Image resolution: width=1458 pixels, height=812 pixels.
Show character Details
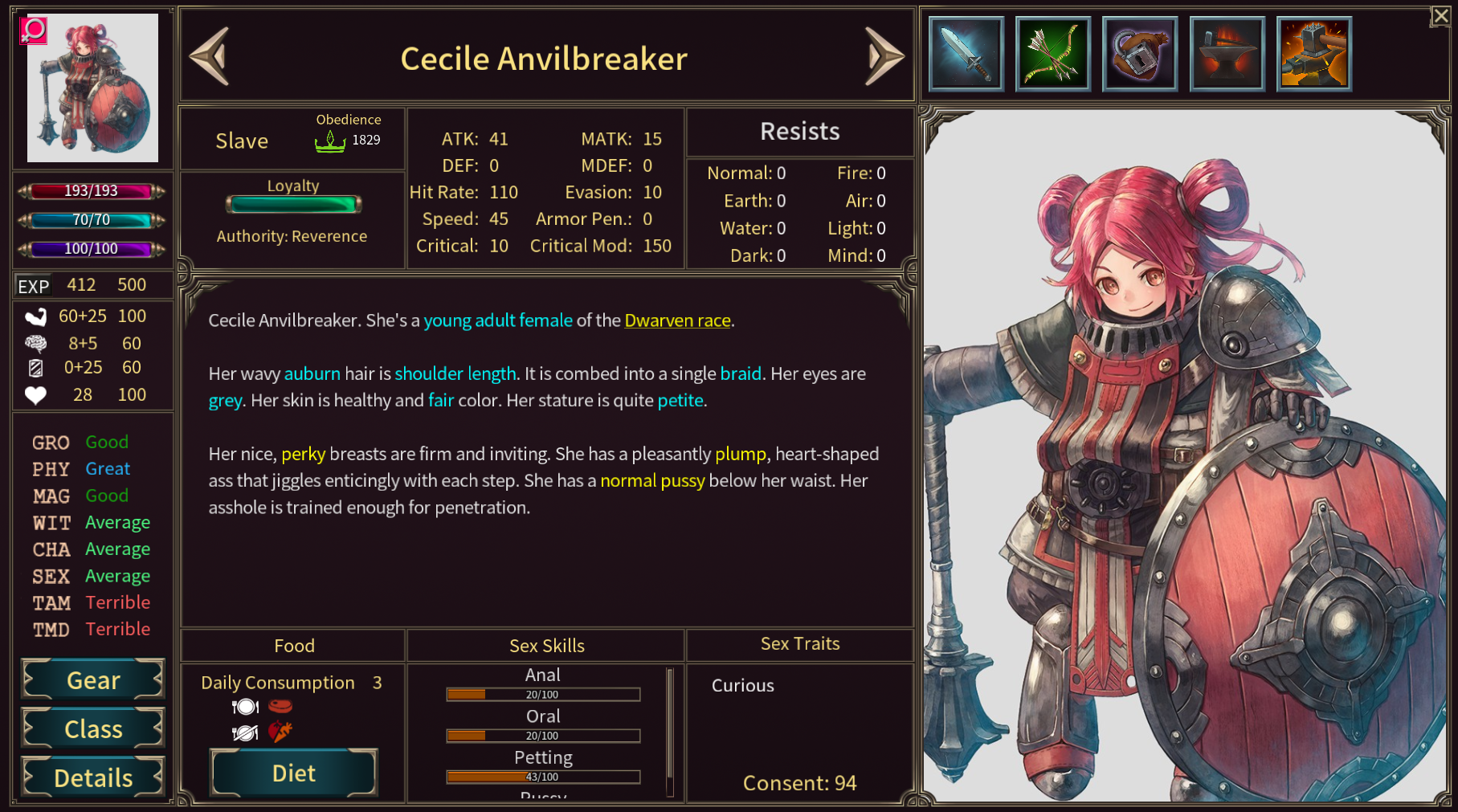click(x=93, y=777)
